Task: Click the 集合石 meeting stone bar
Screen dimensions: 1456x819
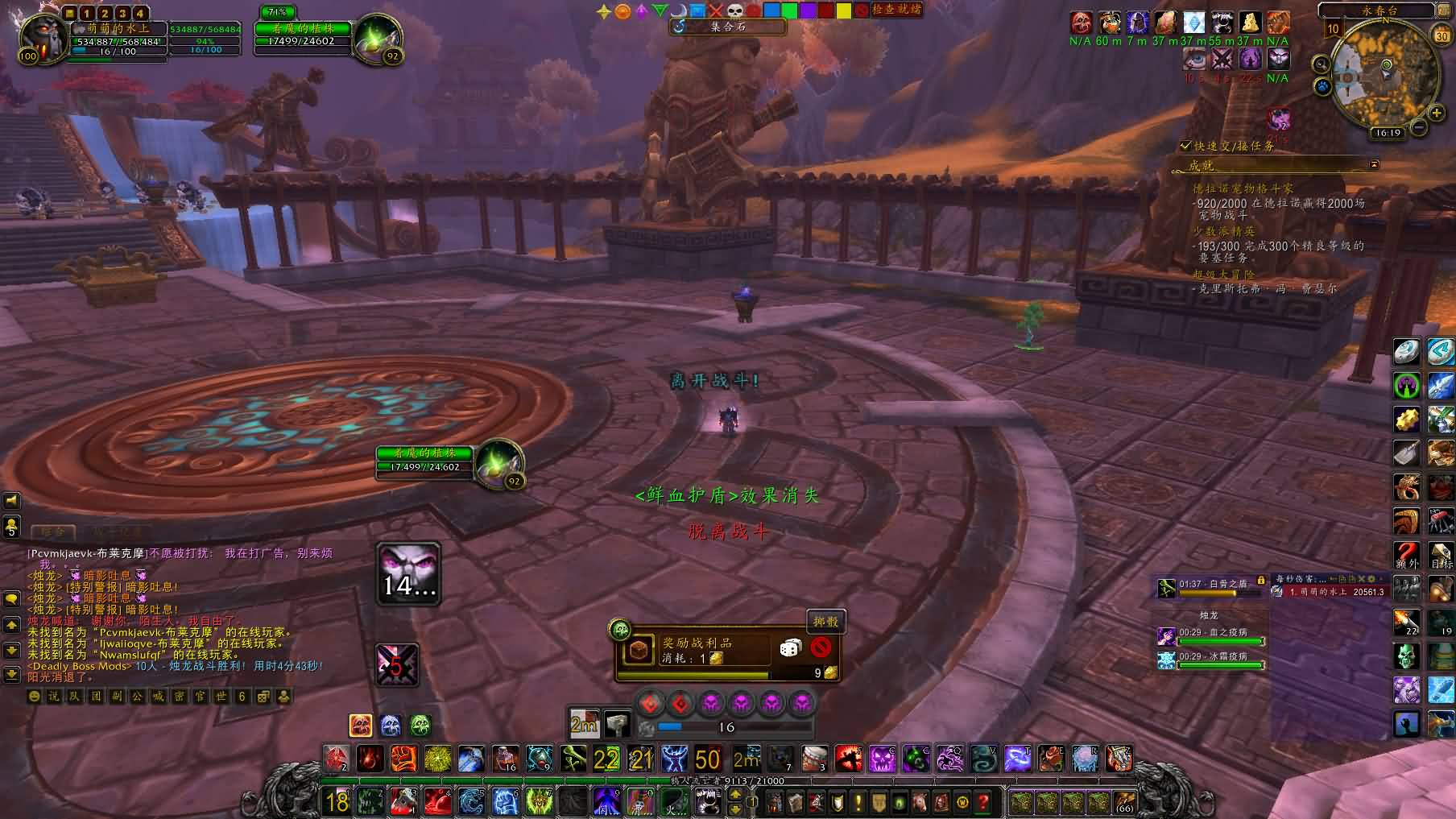Action: [728, 27]
